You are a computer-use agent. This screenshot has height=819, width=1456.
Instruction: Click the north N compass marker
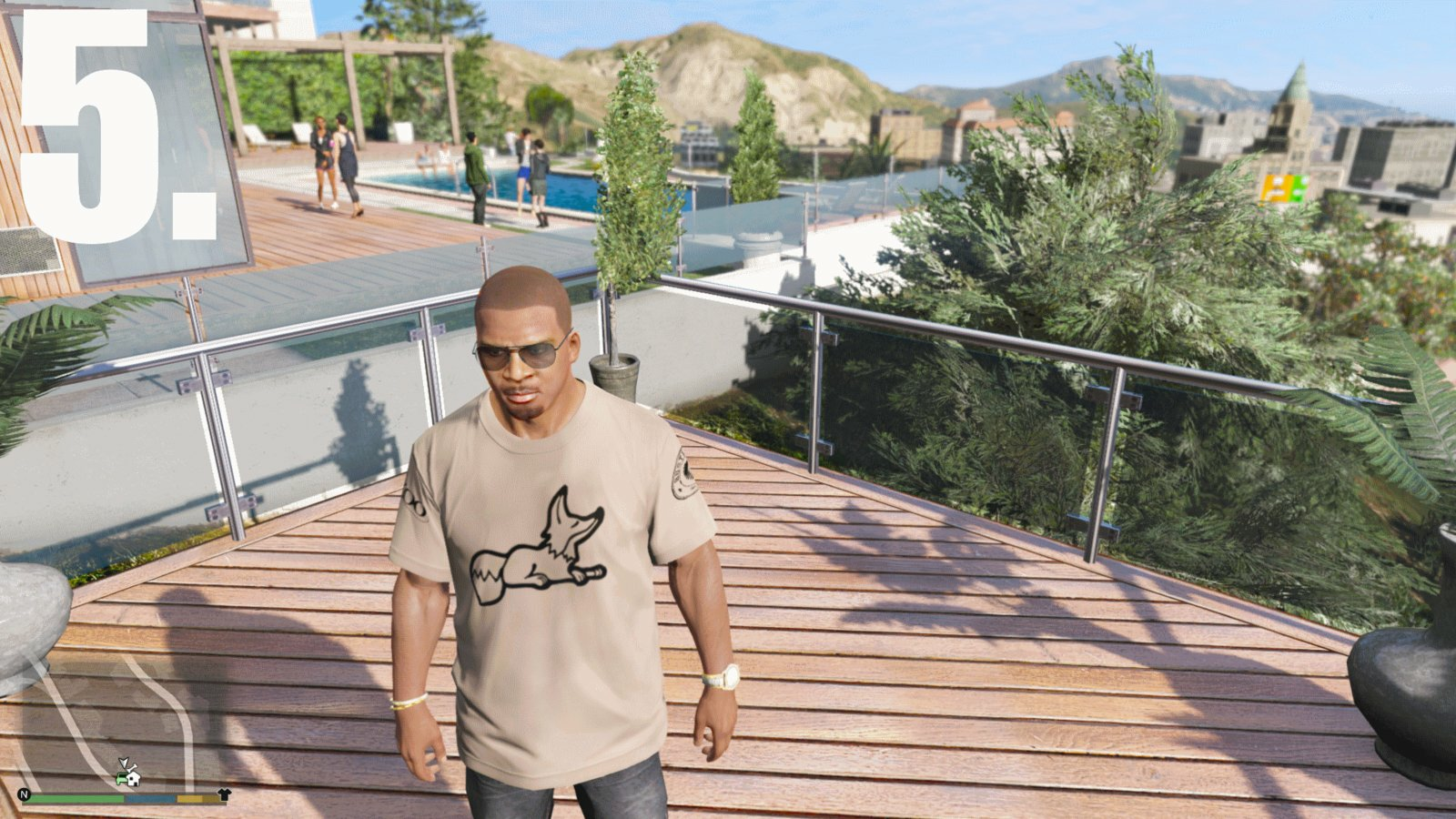tap(25, 794)
